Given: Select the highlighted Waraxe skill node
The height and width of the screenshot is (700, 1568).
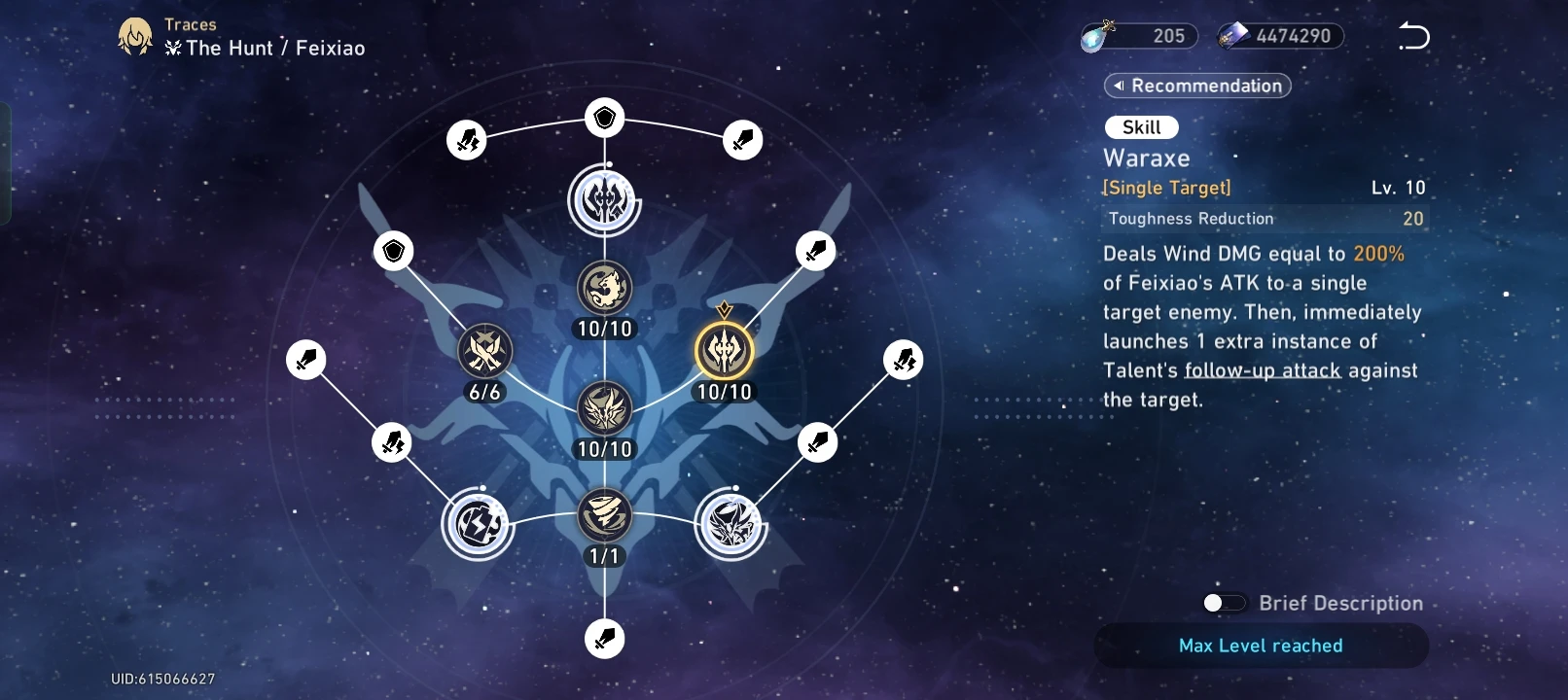Looking at the screenshot, I should [x=725, y=351].
